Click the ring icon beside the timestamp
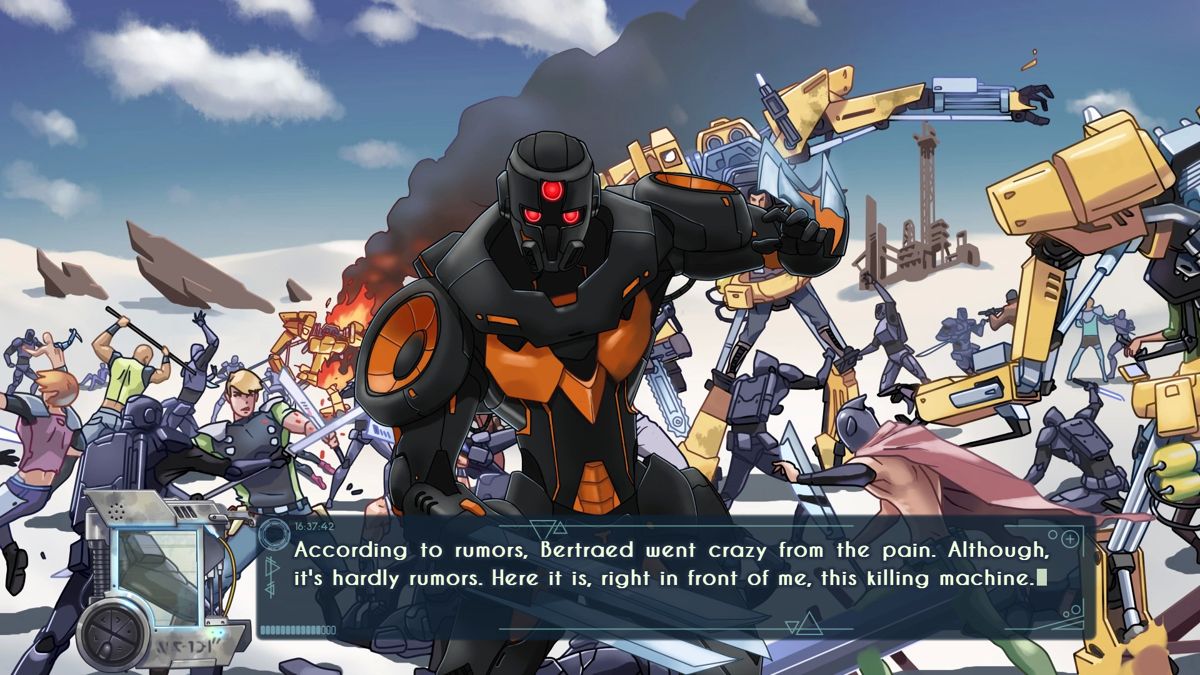 [x=272, y=533]
